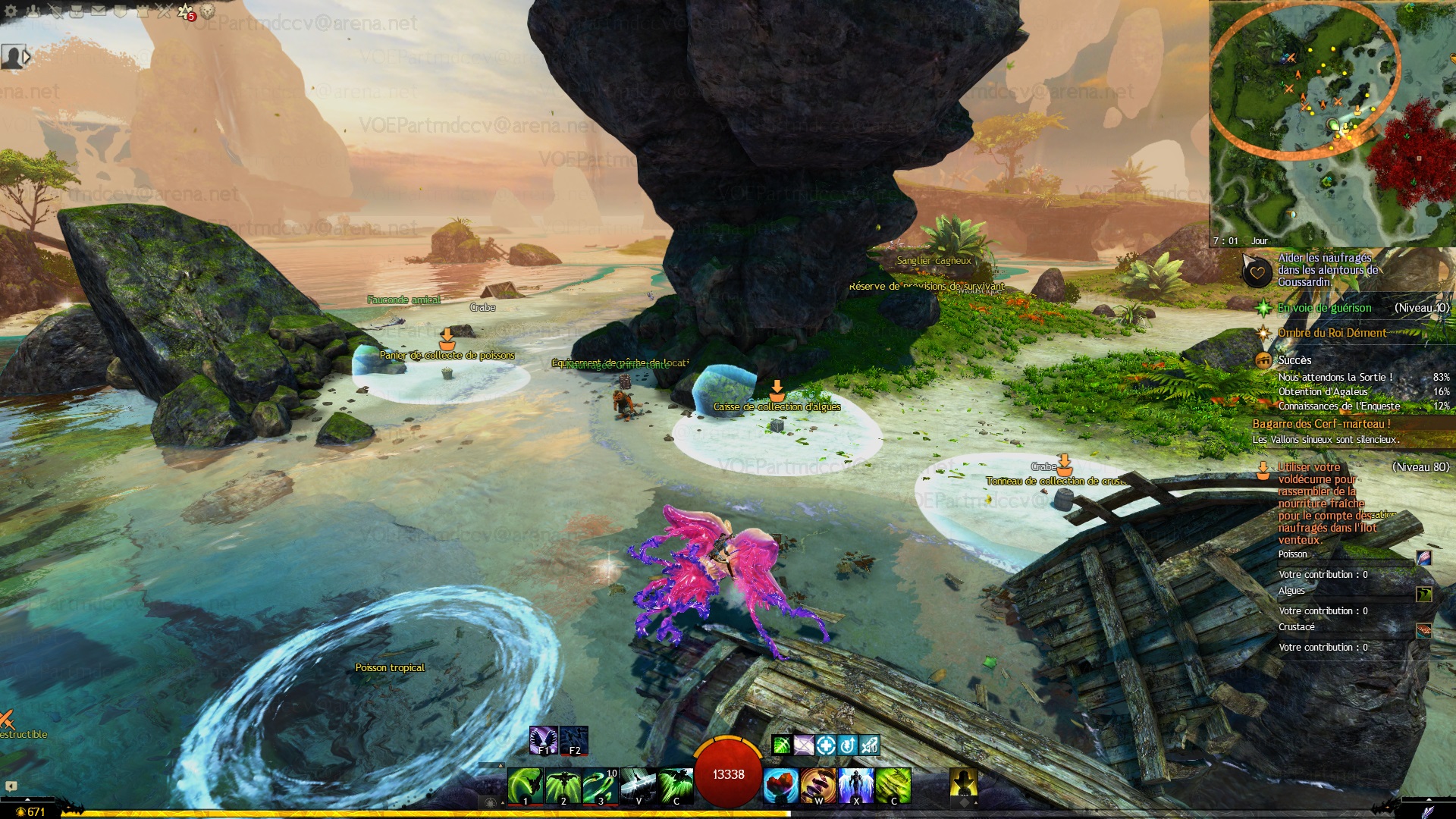The height and width of the screenshot is (819, 1456).
Task: Activate the W utility skill icon
Action: pyautogui.click(x=817, y=786)
